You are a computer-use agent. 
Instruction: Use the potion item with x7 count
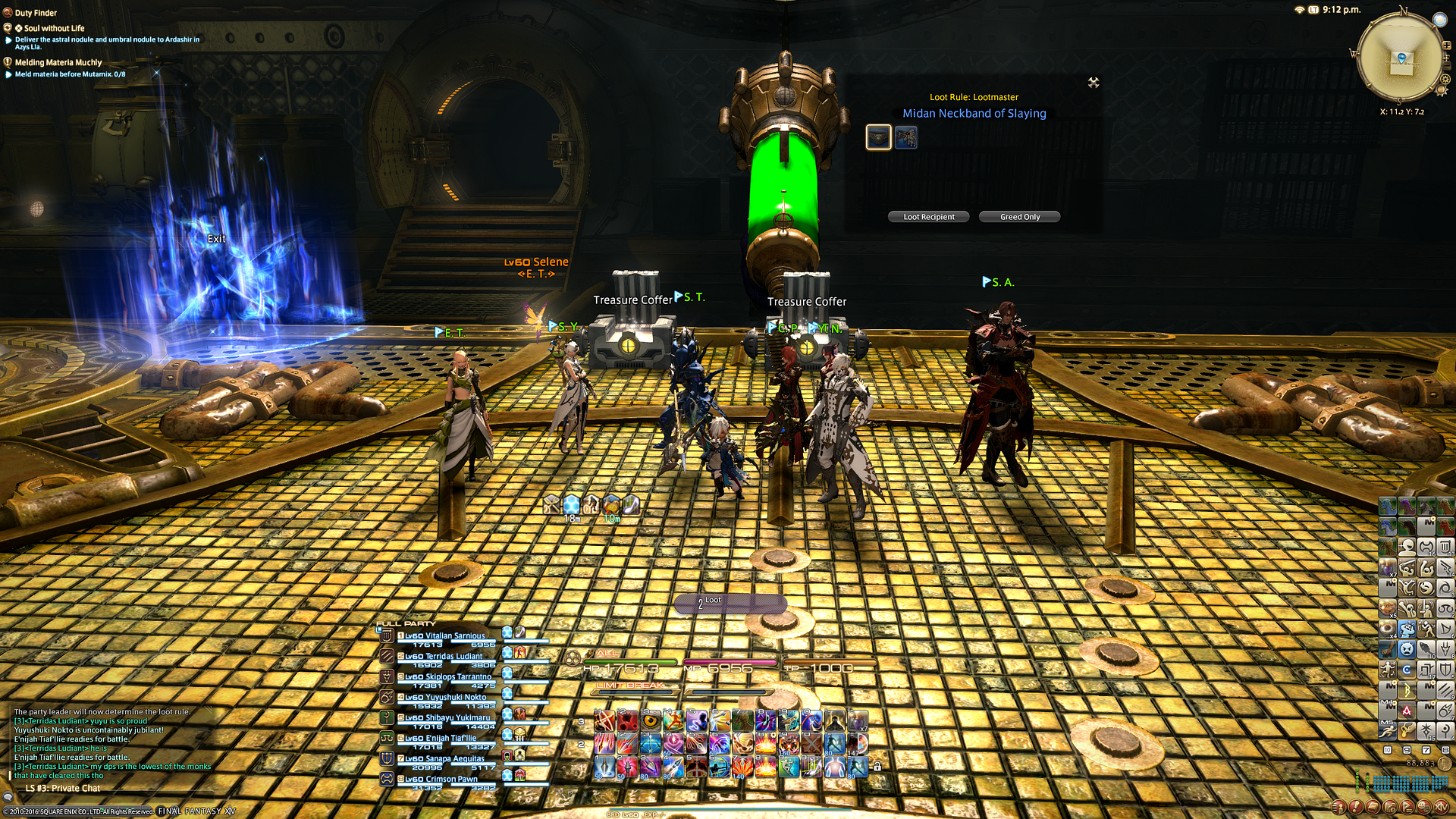(858, 720)
